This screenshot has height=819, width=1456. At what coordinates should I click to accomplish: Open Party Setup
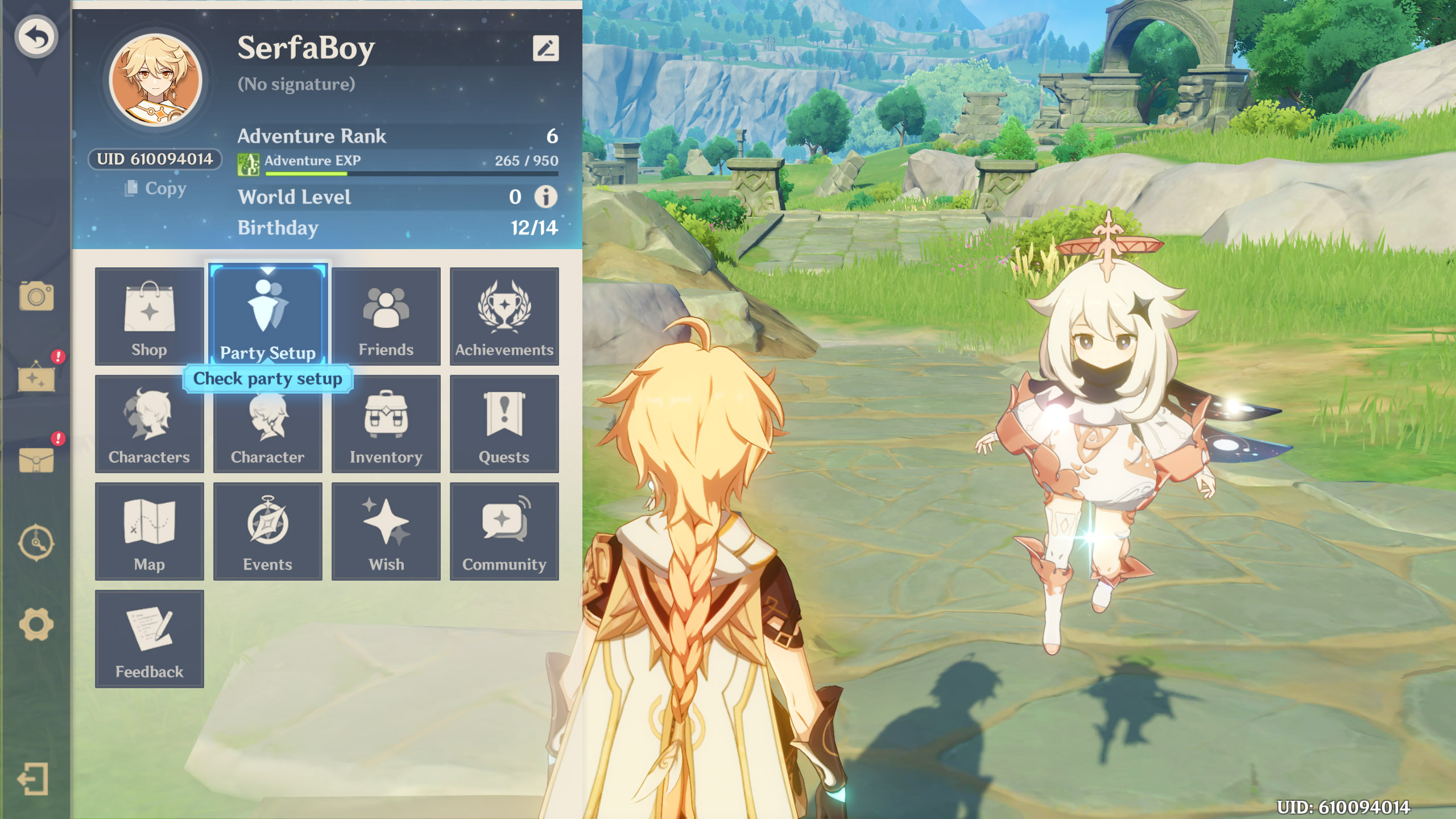[268, 315]
